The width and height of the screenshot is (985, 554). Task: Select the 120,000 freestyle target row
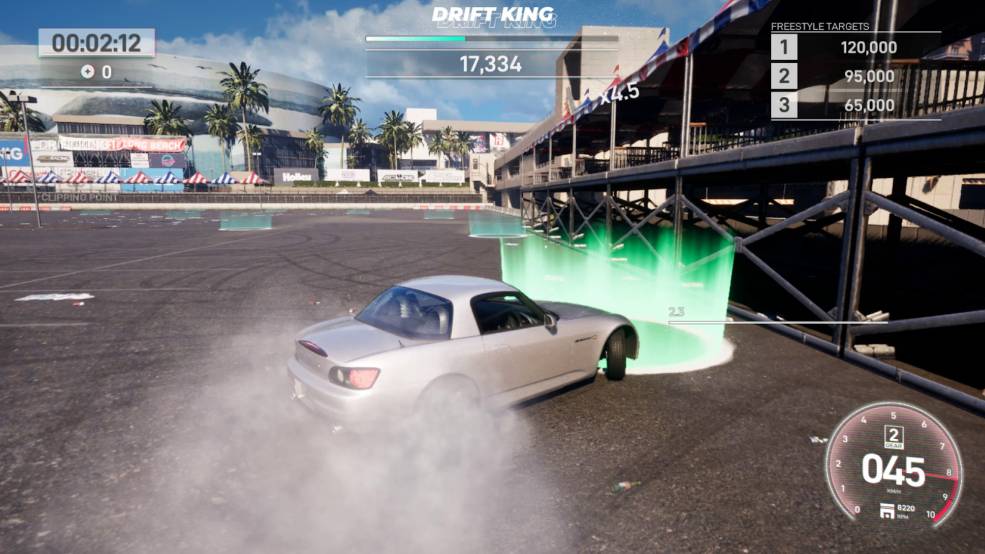click(x=855, y=47)
